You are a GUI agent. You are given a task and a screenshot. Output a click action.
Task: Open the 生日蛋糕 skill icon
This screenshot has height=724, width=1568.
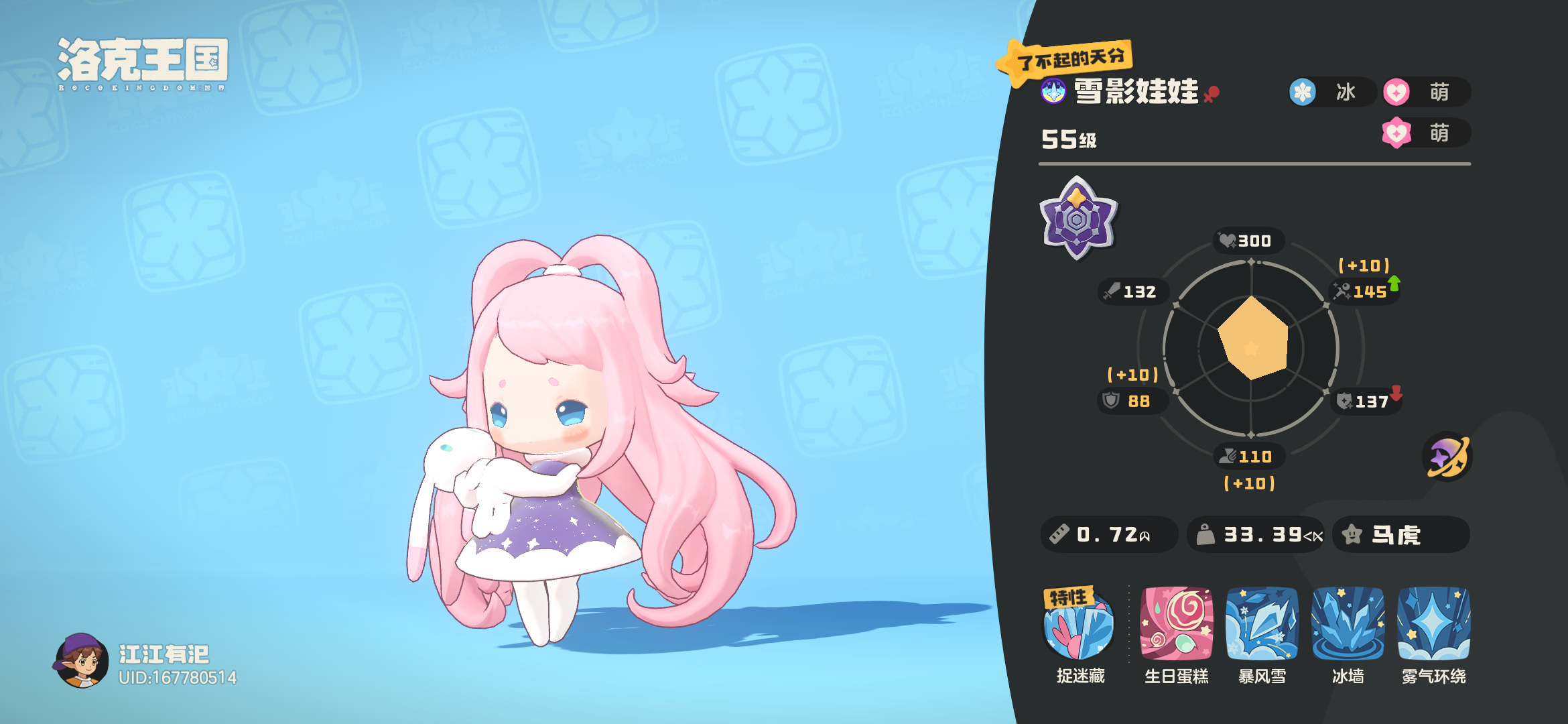tap(1176, 625)
